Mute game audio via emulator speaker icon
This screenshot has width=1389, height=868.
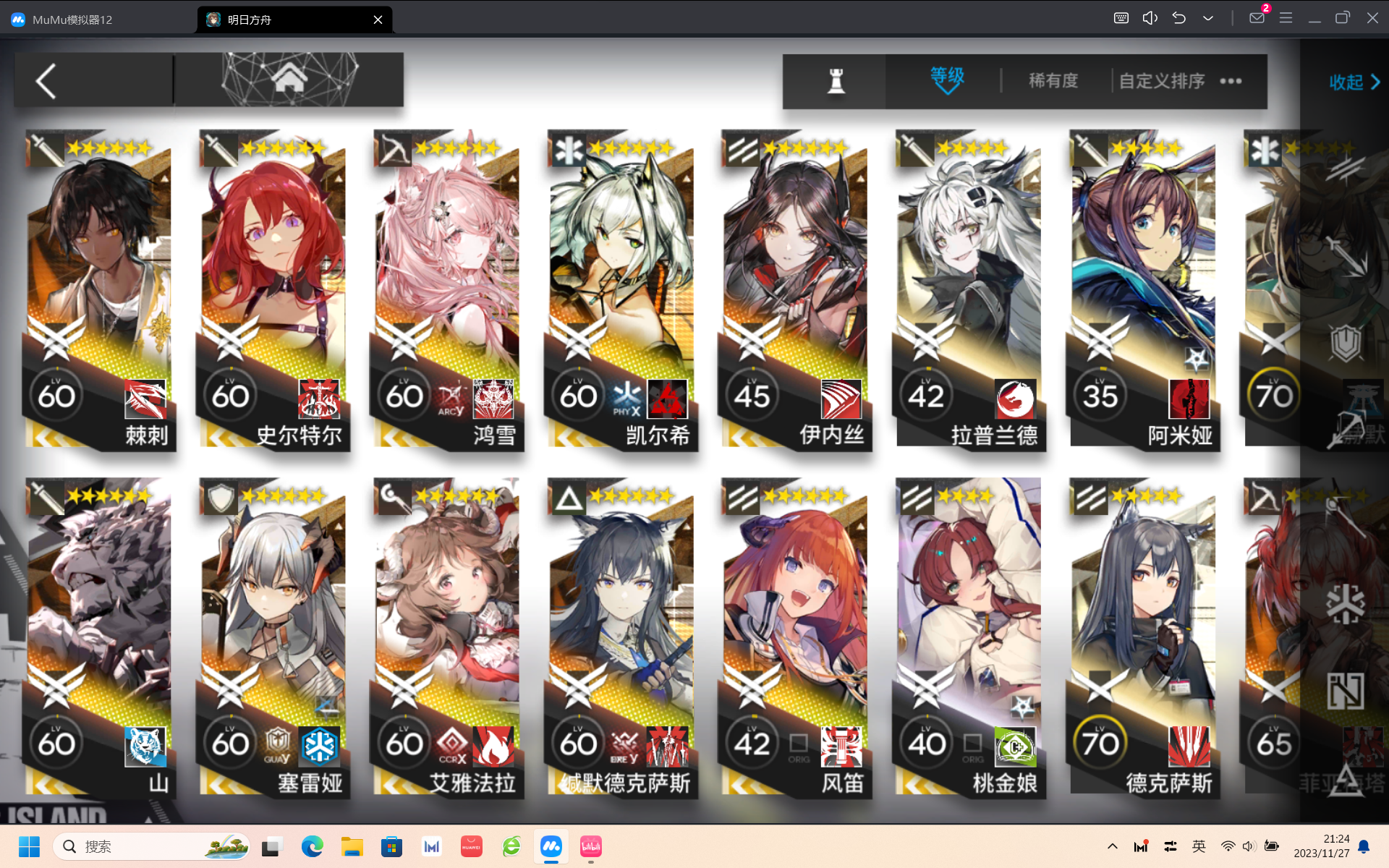[1150, 17]
